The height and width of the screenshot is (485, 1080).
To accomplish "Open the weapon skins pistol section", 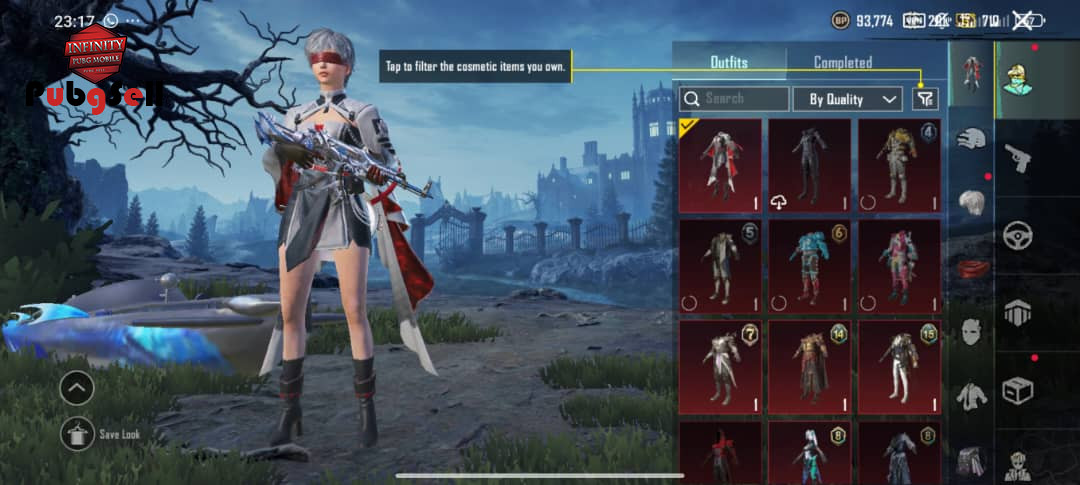I will (x=1019, y=157).
